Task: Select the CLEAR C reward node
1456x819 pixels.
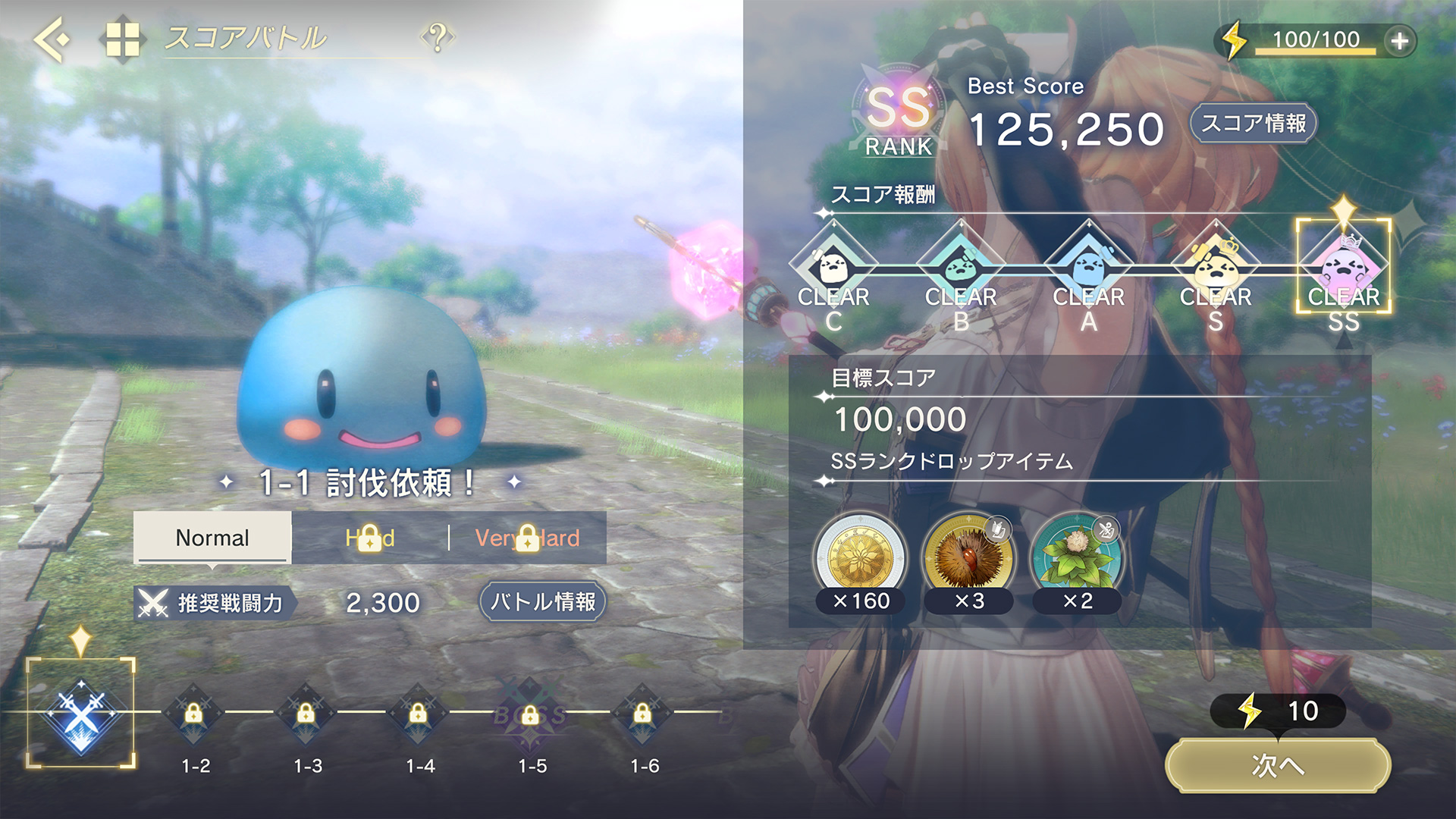Action: pos(833,269)
